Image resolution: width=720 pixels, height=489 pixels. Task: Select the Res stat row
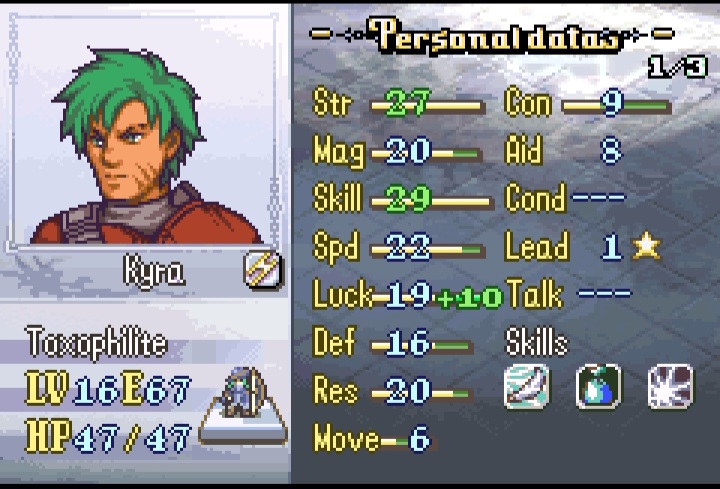click(388, 391)
